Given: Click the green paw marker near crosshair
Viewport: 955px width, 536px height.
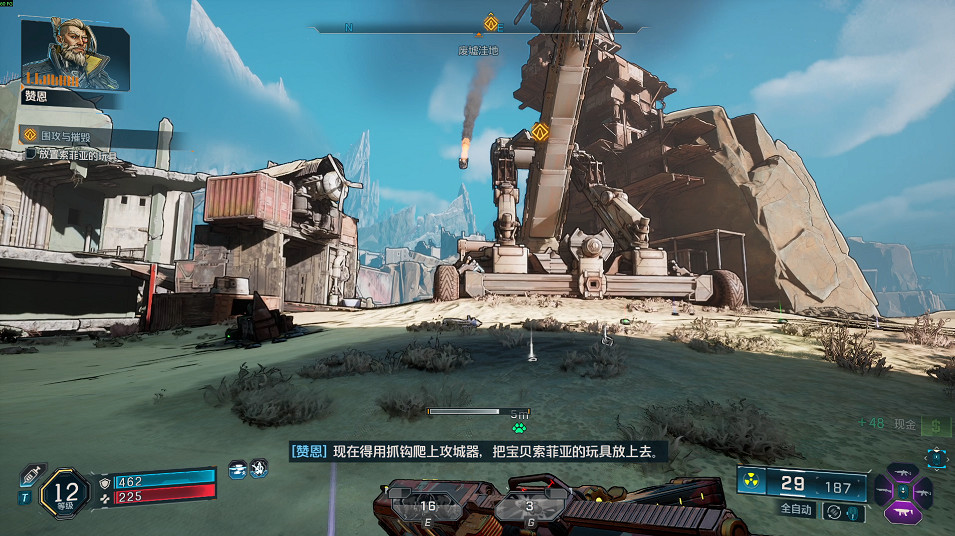Looking at the screenshot, I should tap(518, 426).
